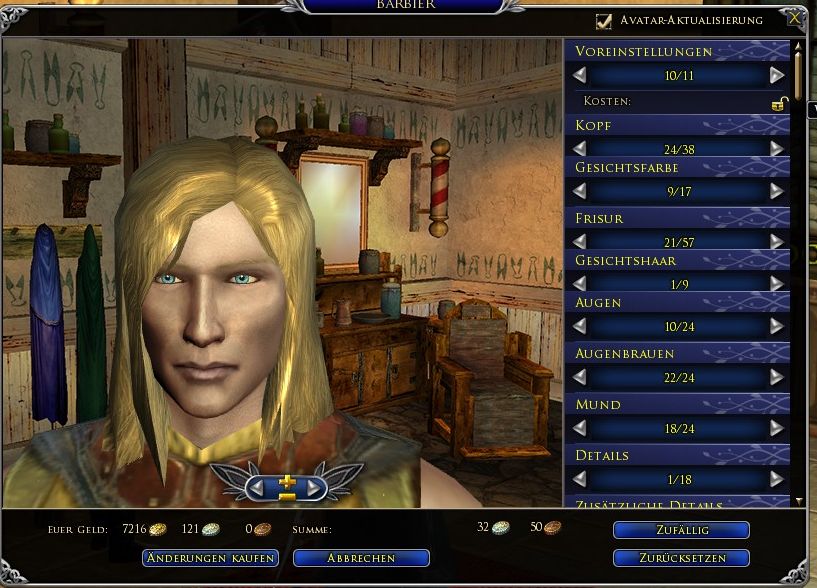Select next Mund option
The width and height of the screenshot is (817, 588).
pyautogui.click(x=777, y=428)
